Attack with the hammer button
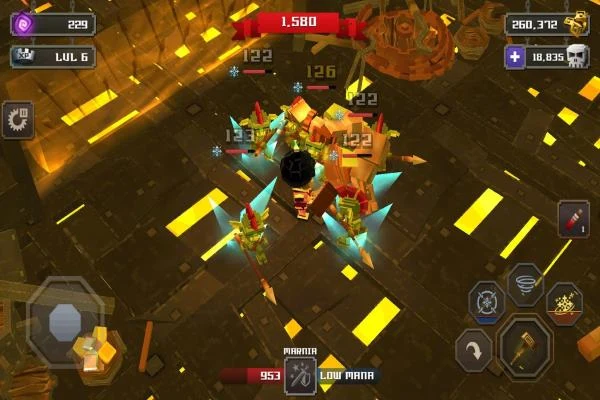This screenshot has height=400, width=600. (525, 346)
